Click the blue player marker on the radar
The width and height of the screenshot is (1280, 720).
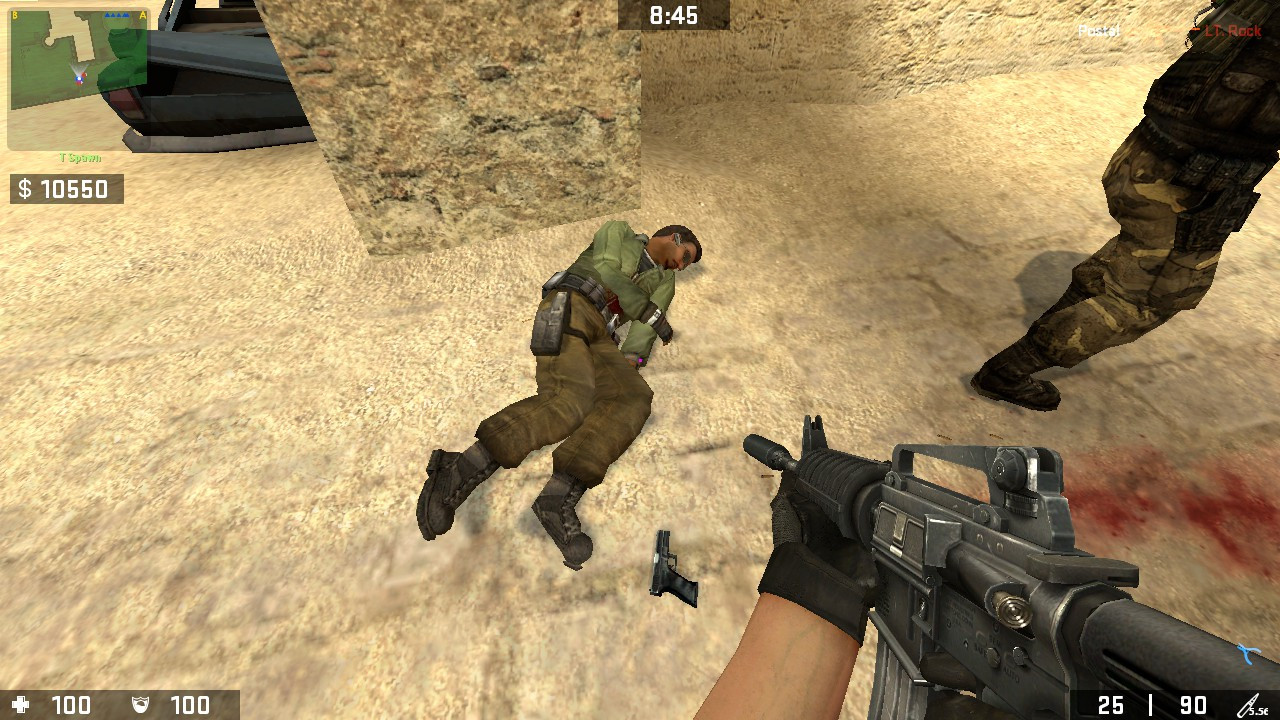79,79
